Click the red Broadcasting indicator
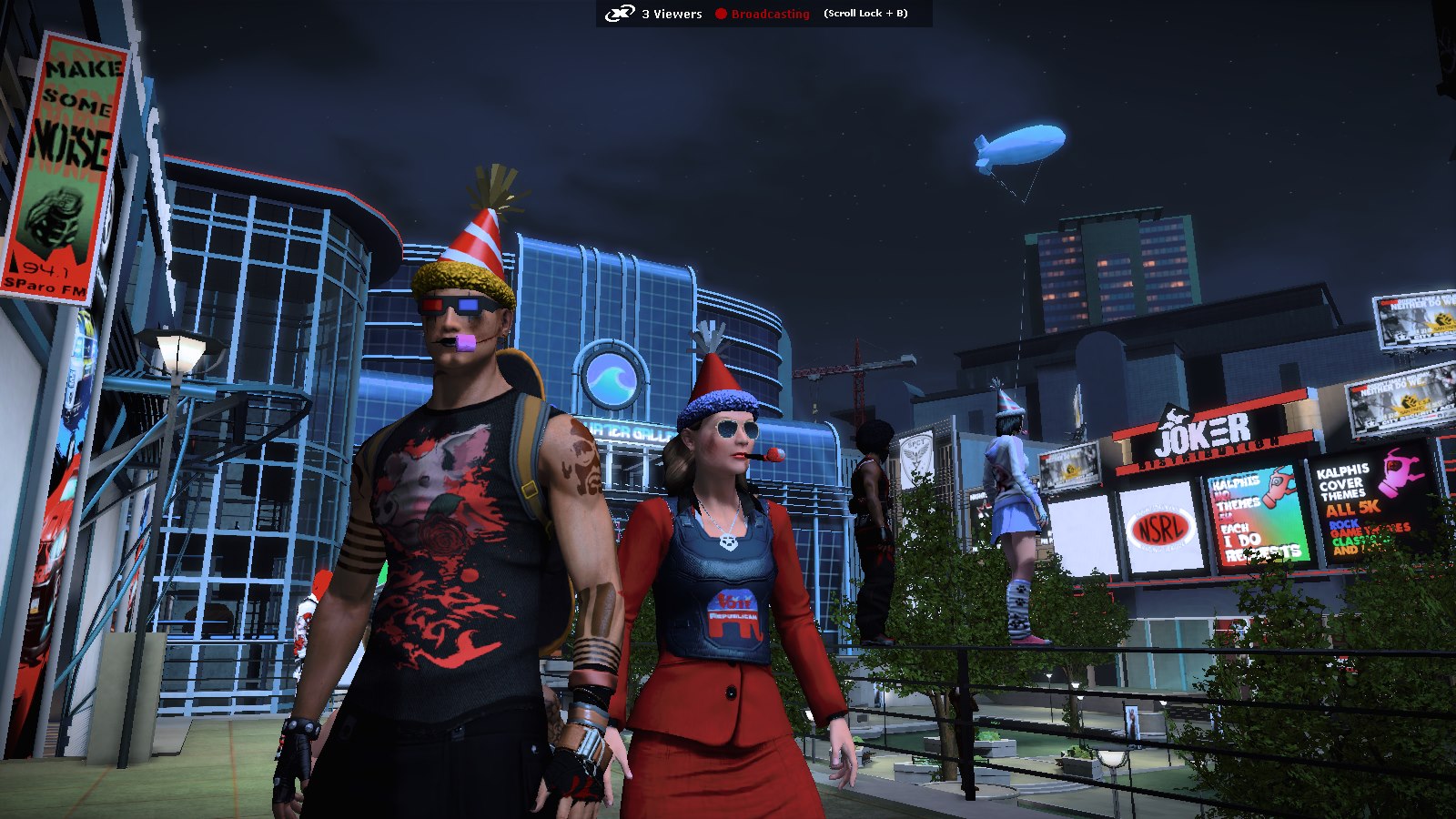Viewport: 1456px width, 819px height. tap(762, 14)
